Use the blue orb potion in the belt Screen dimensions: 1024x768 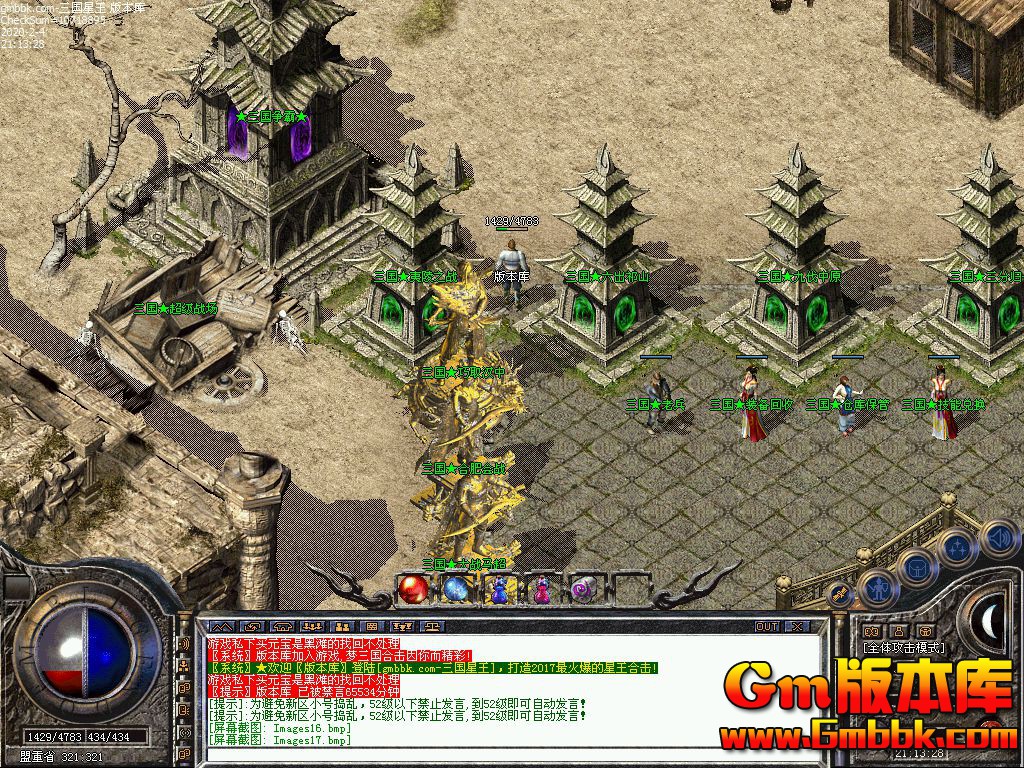(x=456, y=590)
